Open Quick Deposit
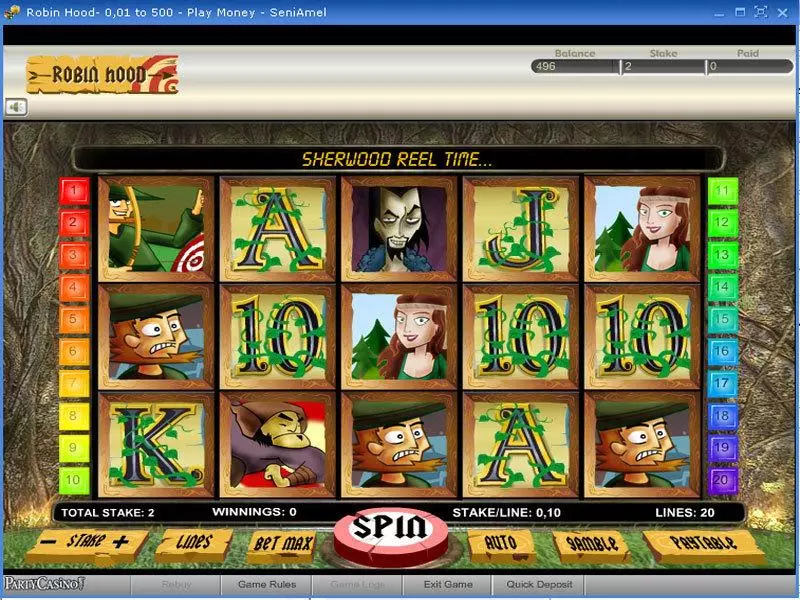800x600 pixels. click(540, 584)
